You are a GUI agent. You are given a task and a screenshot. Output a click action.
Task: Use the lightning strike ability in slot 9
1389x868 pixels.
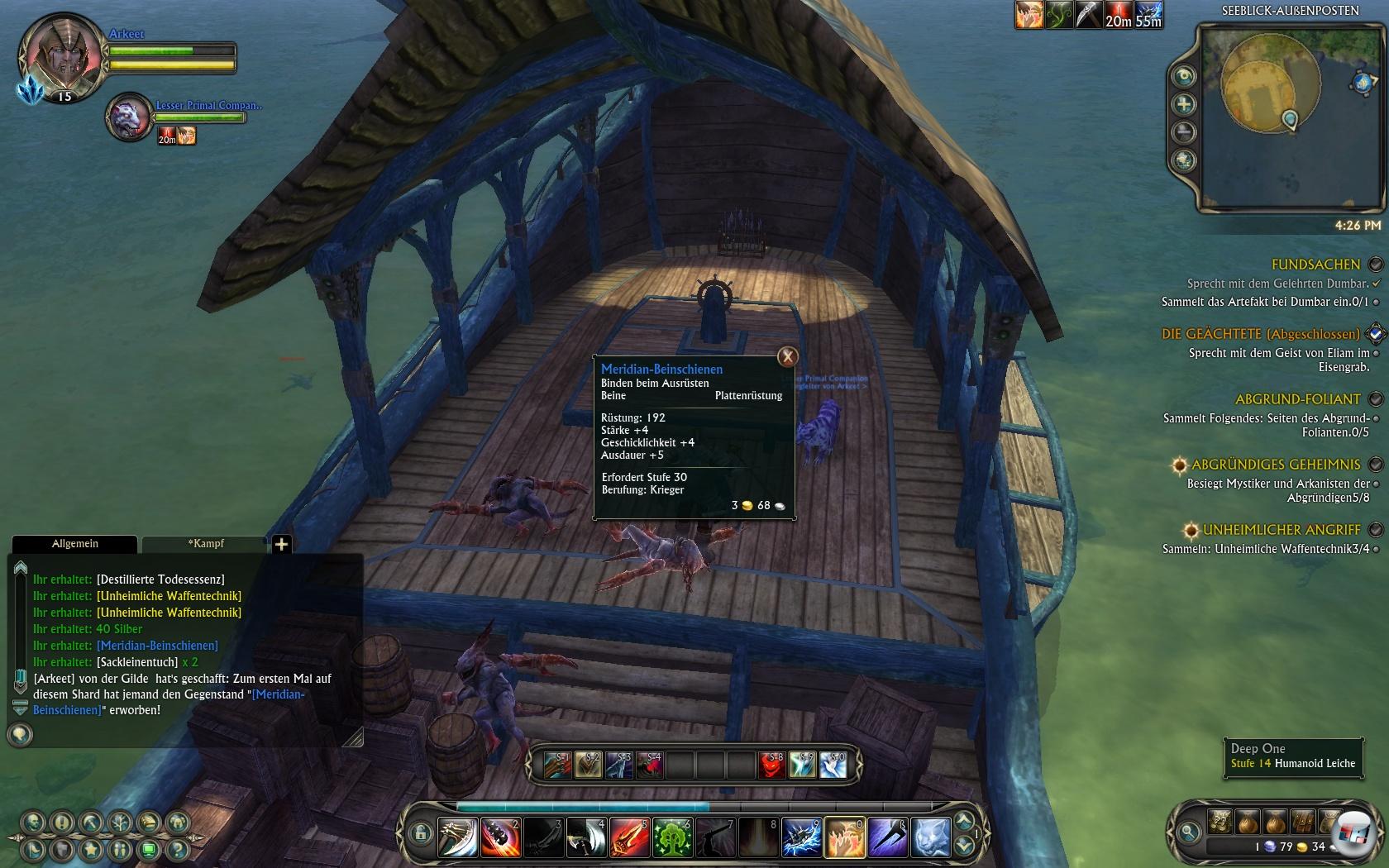(801, 837)
